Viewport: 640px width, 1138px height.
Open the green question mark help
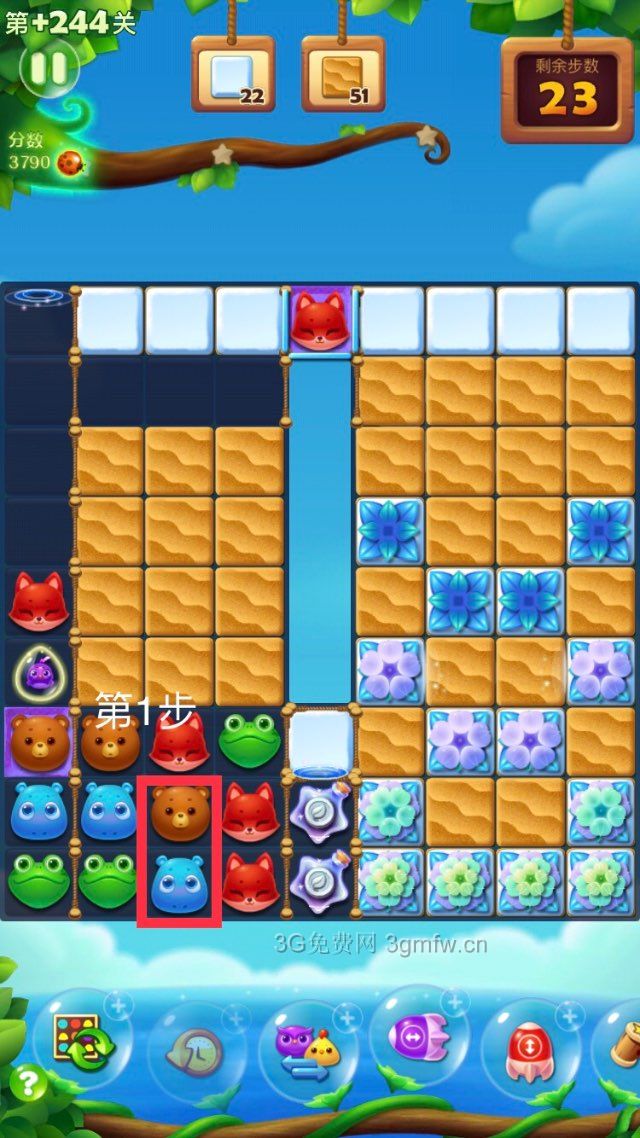pyautogui.click(x=28, y=1083)
